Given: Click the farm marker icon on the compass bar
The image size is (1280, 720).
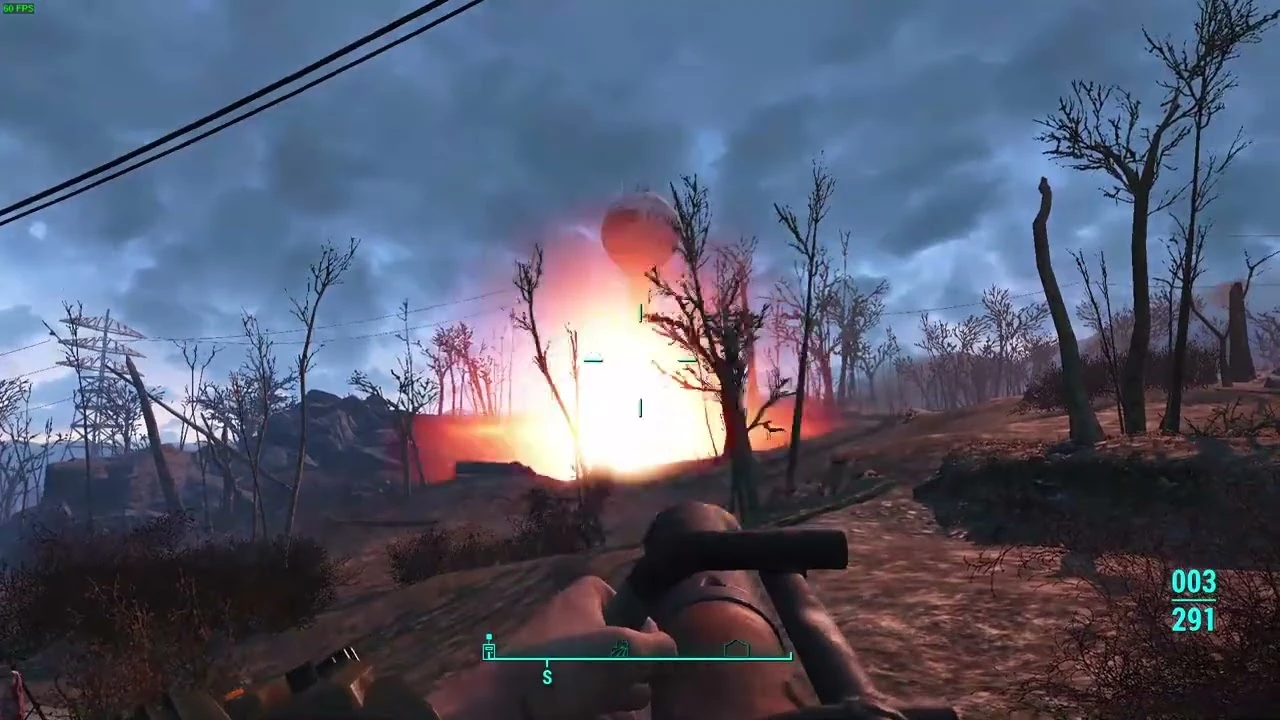Looking at the screenshot, I should [x=620, y=648].
